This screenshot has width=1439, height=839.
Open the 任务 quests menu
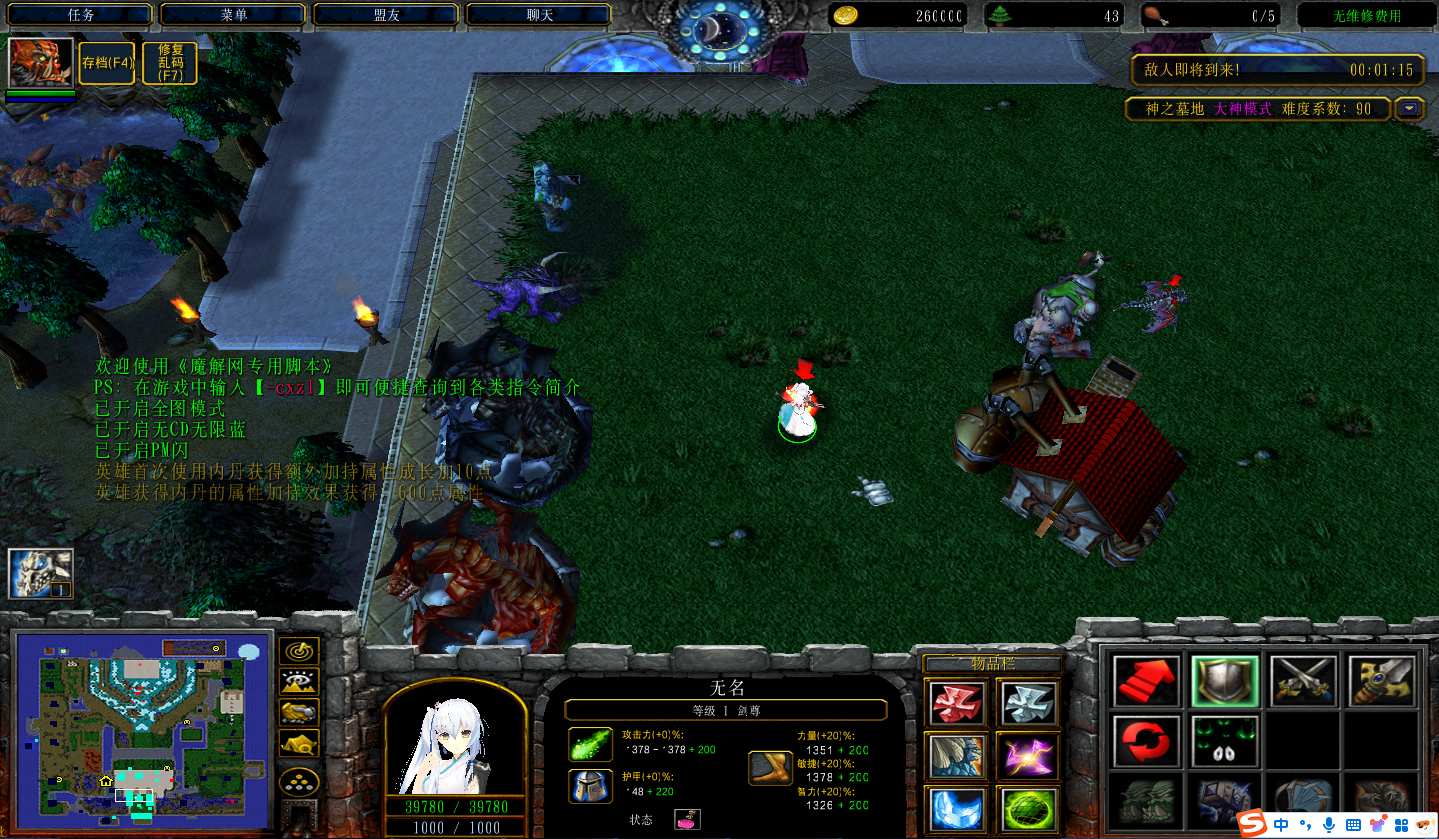(x=80, y=15)
